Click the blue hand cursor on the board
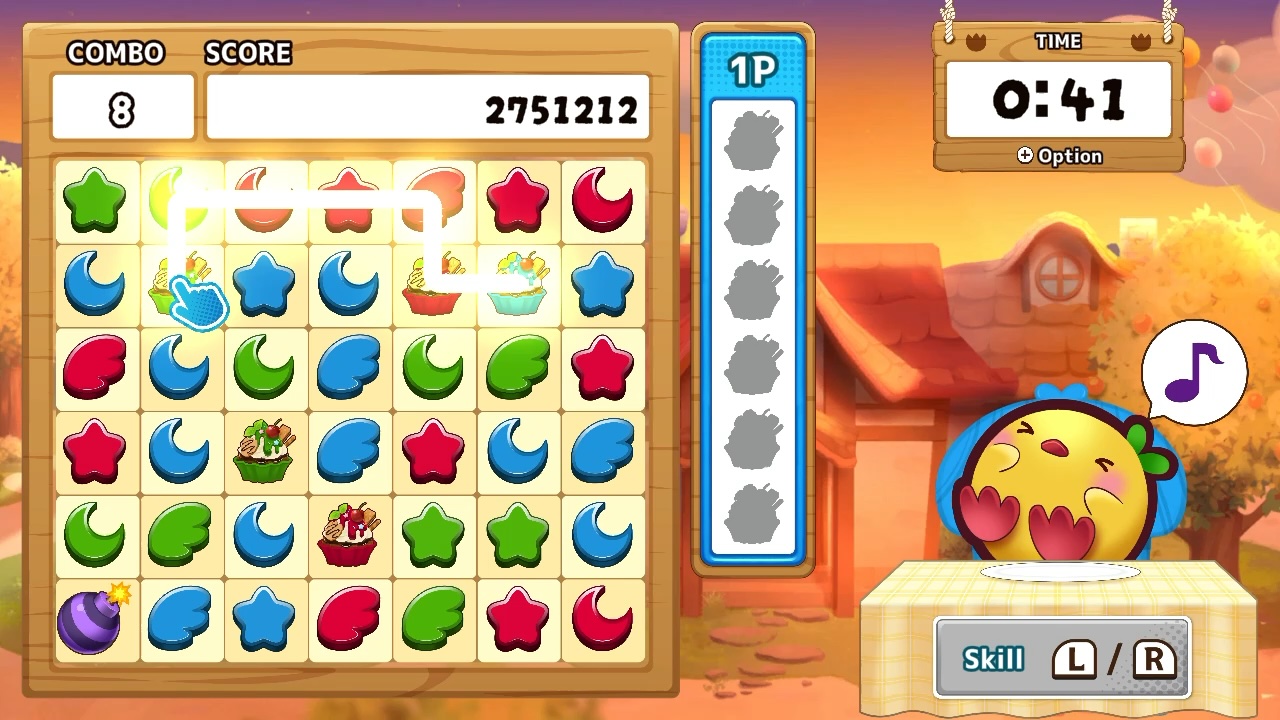This screenshot has width=1280, height=720. tap(200, 300)
